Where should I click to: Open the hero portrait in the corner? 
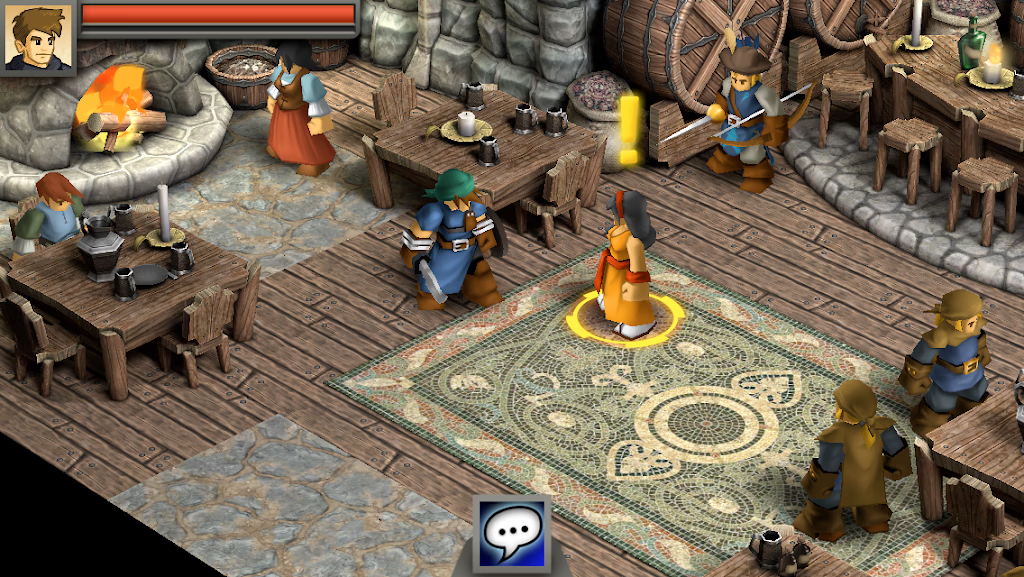pos(38,37)
